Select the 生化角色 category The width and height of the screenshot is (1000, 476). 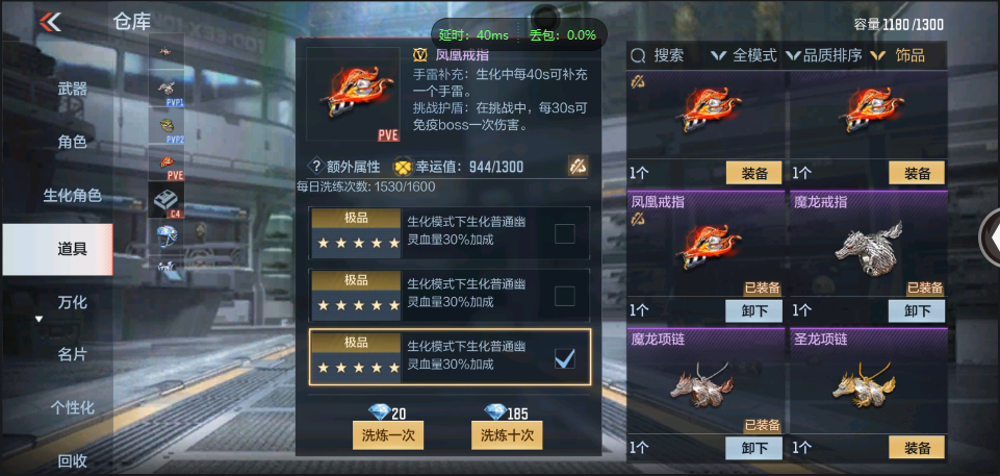[72, 195]
